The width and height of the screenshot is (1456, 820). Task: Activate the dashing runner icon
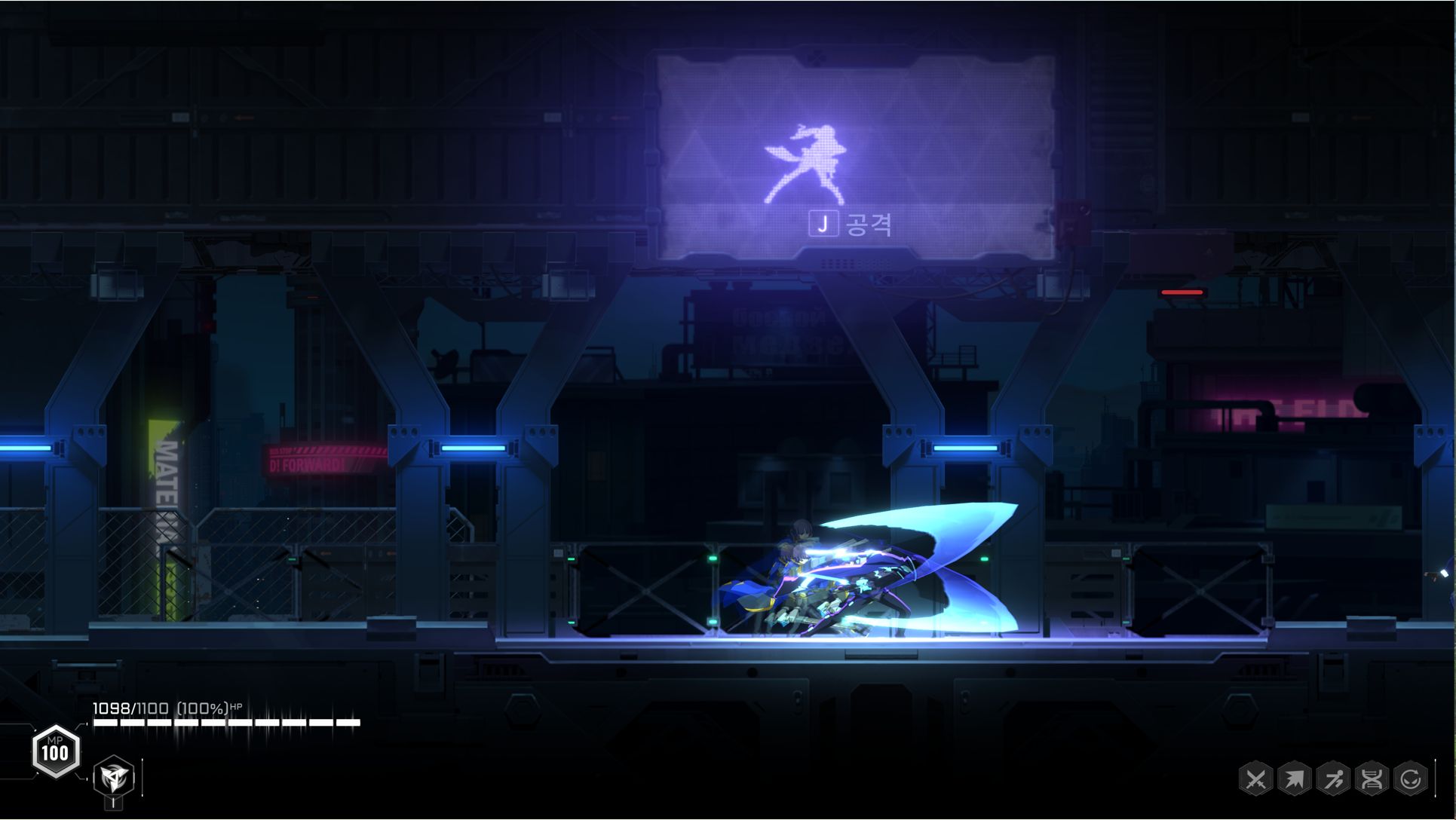click(1333, 779)
